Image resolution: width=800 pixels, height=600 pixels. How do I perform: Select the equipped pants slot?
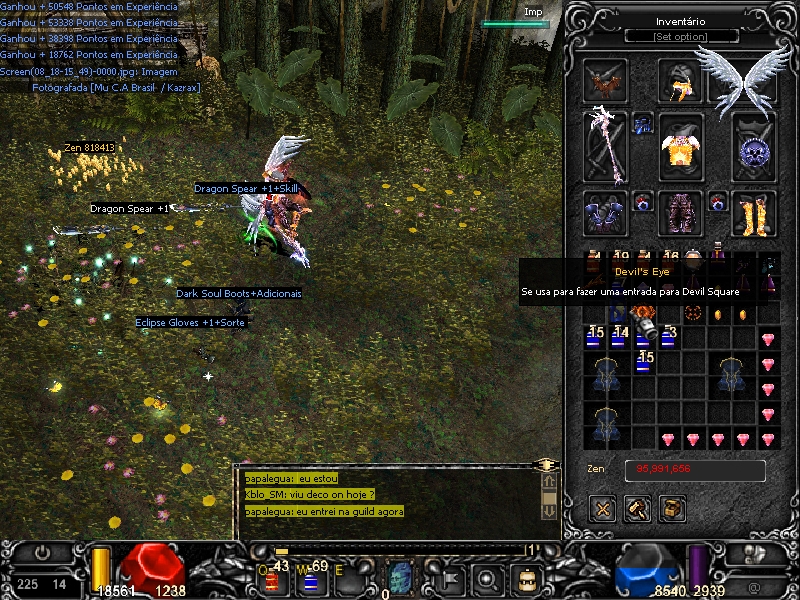tap(681, 213)
